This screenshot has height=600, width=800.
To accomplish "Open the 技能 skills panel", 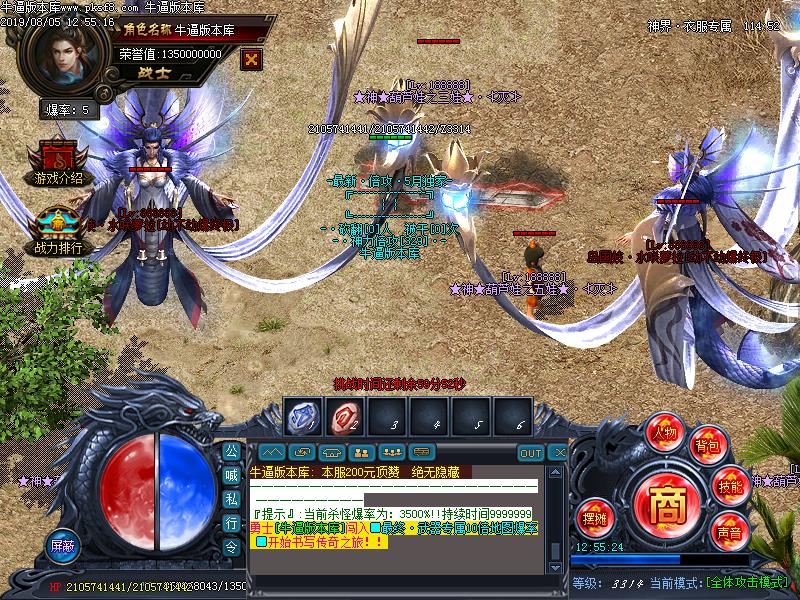I will (x=730, y=486).
